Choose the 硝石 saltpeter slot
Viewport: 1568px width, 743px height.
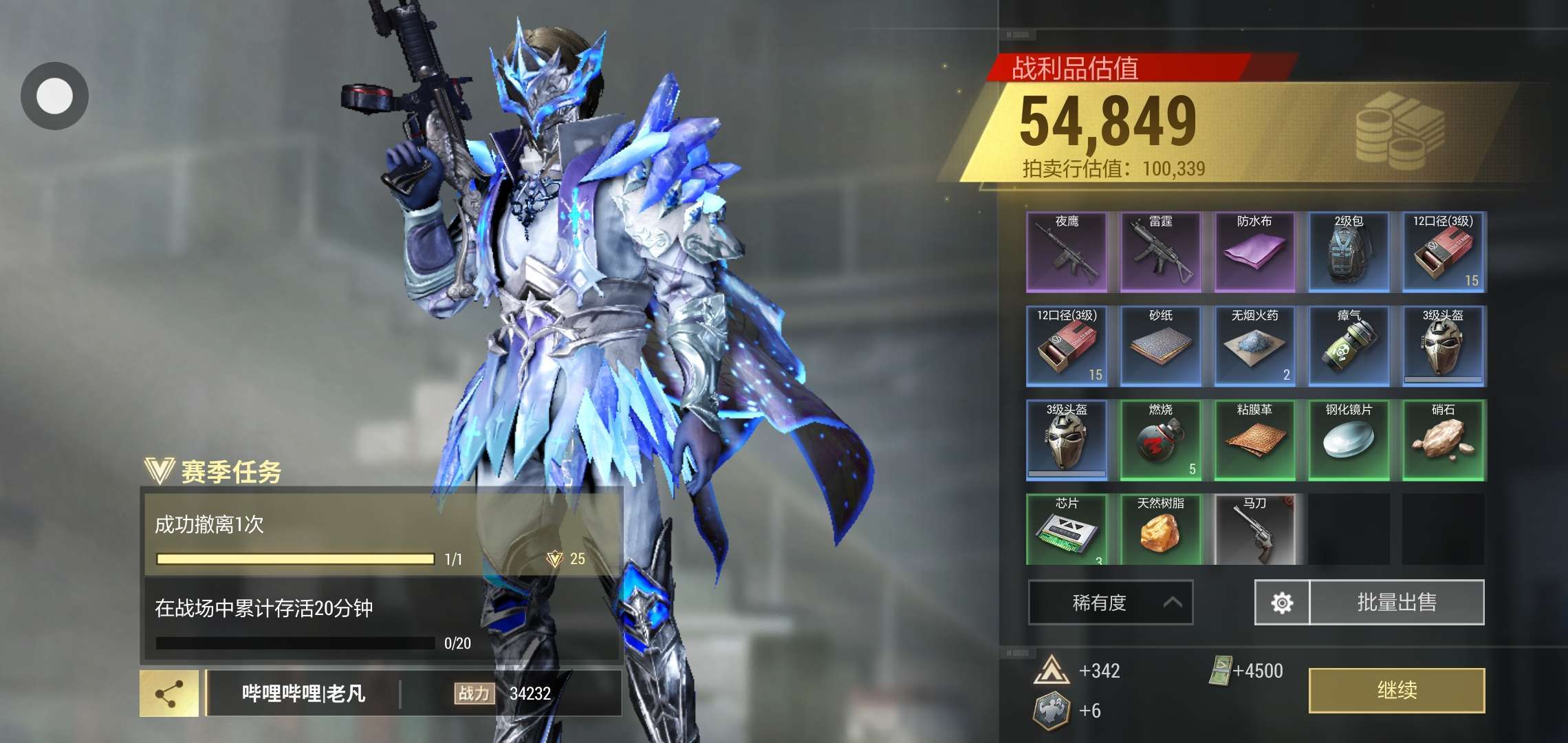[1443, 440]
